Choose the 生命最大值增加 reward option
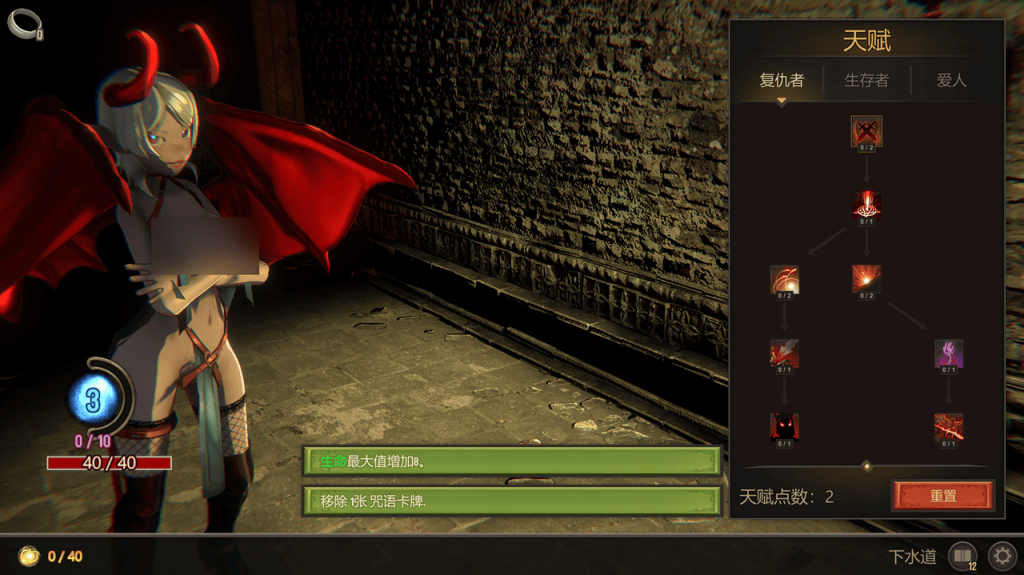Image resolution: width=1024 pixels, height=575 pixels. [511, 461]
